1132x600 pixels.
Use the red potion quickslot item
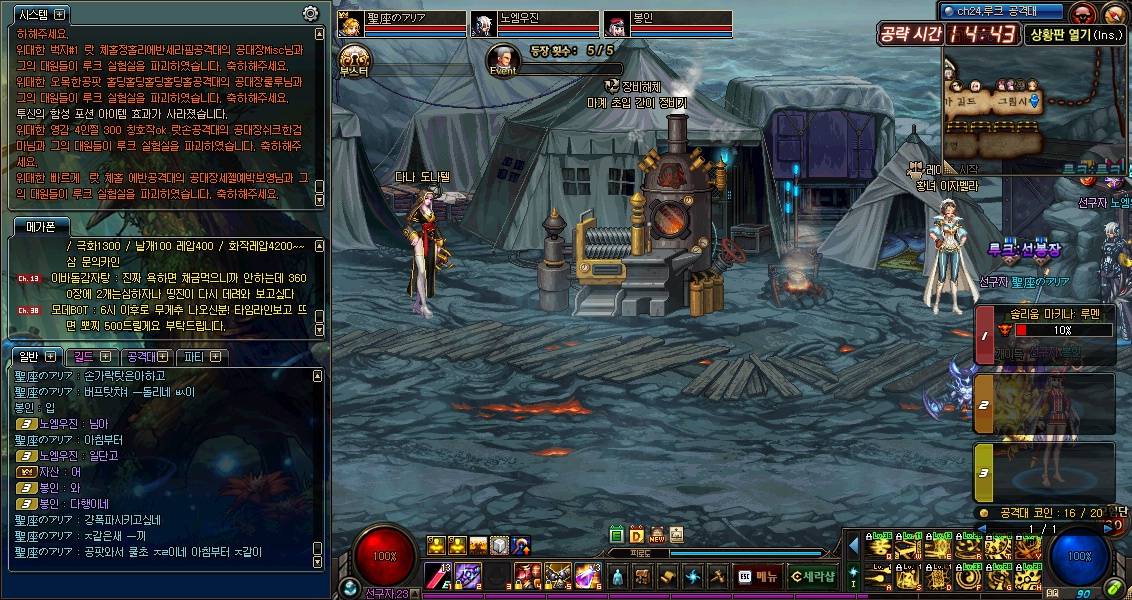click(x=437, y=575)
